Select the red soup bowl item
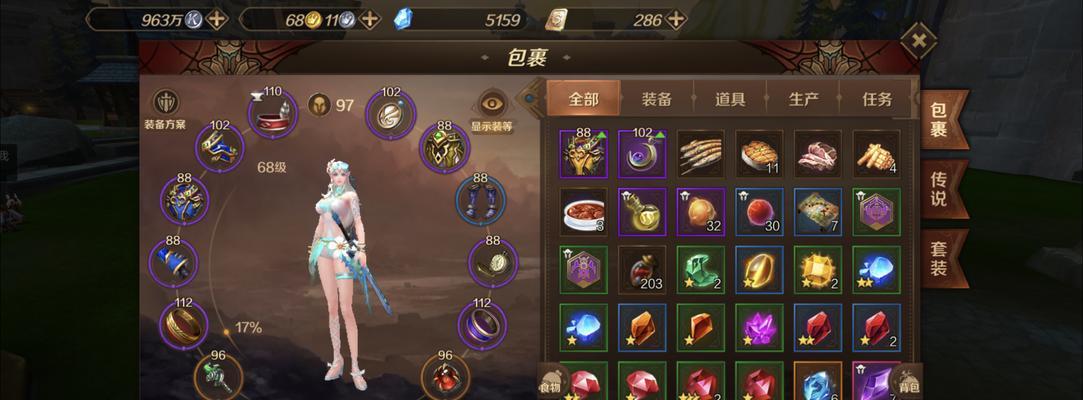 [583, 212]
